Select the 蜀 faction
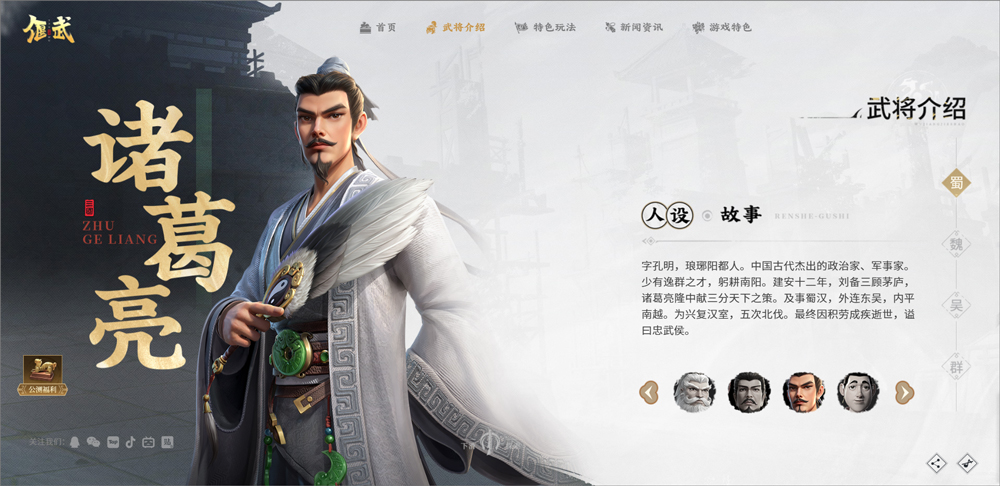 [957, 182]
